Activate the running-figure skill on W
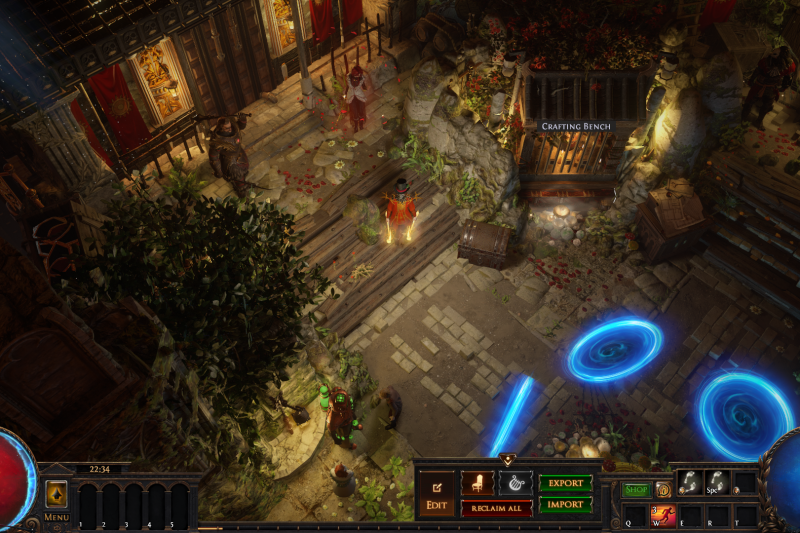Screen dimensions: 800x533 (x=664, y=514)
